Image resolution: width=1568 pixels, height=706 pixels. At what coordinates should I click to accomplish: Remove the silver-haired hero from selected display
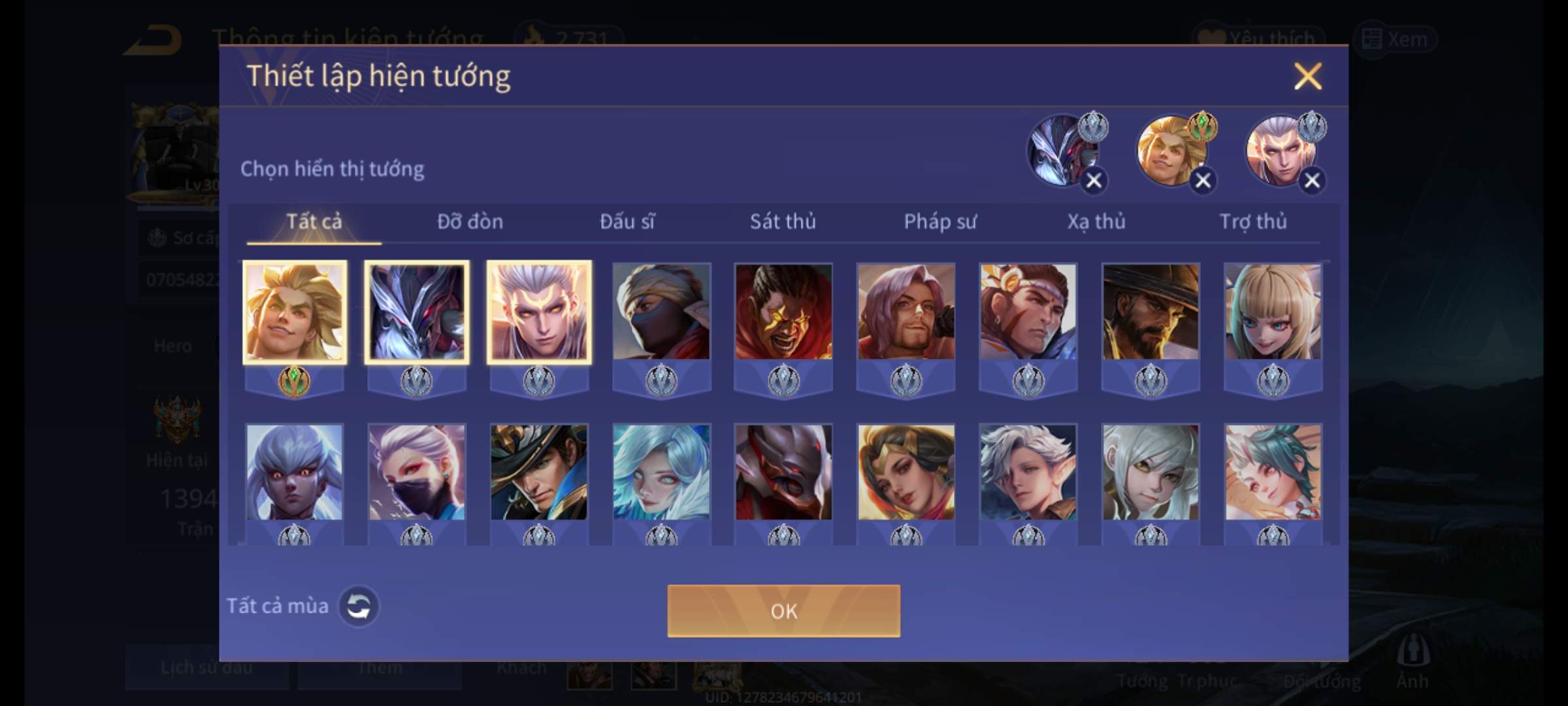[1312, 180]
